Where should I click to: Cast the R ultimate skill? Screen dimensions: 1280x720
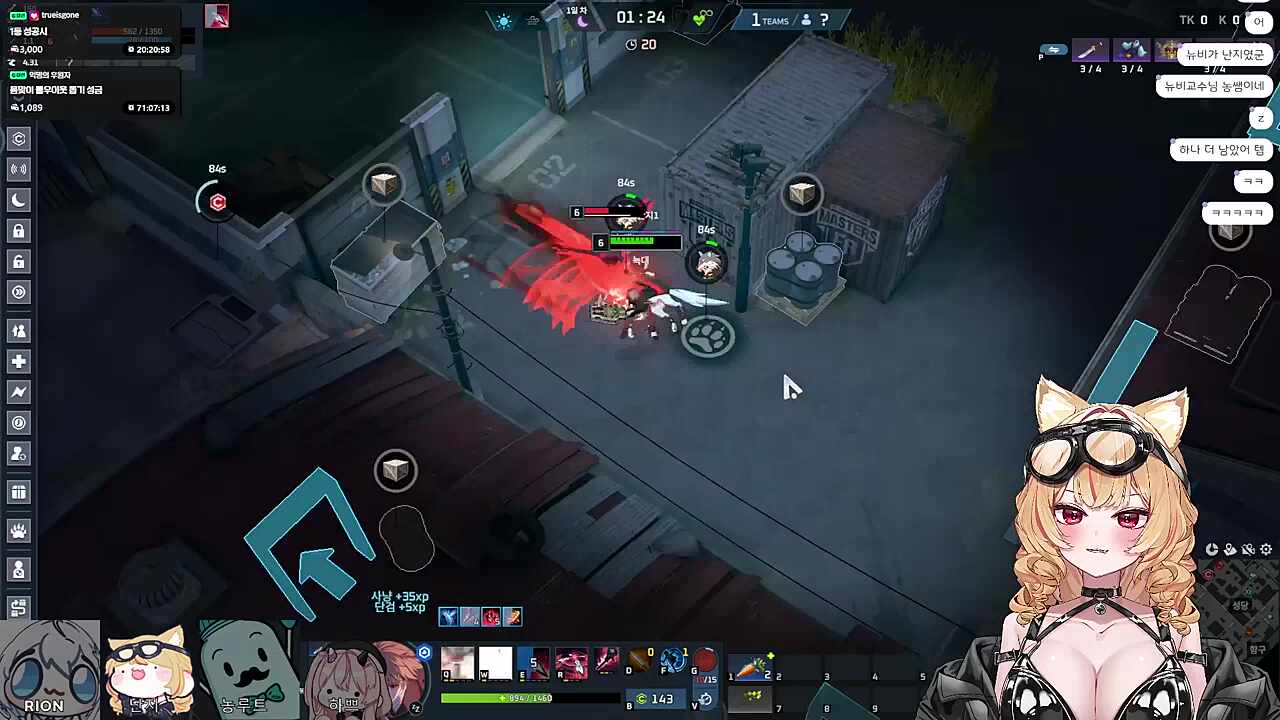pos(571,662)
